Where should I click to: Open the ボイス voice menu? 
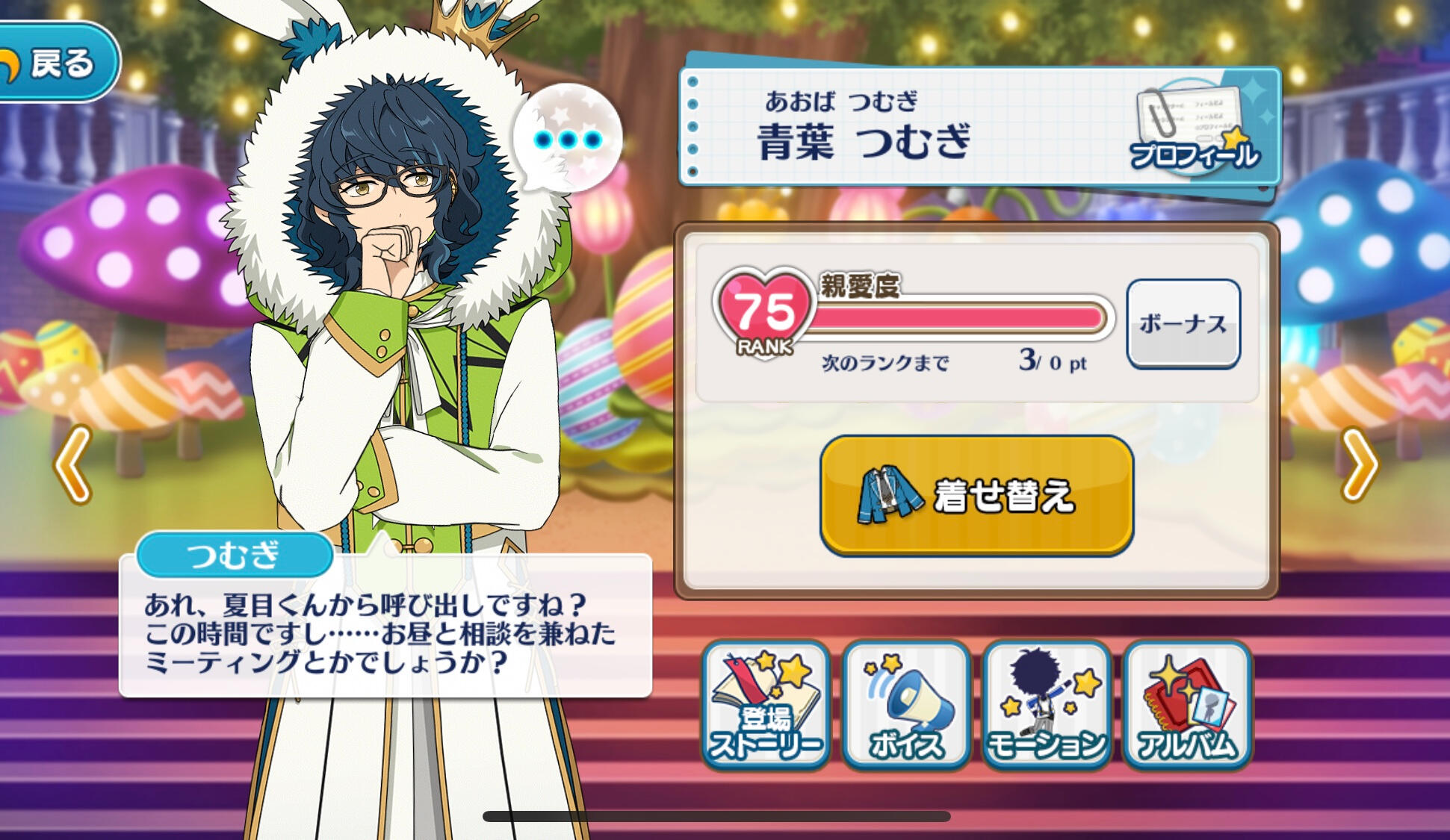(906, 706)
